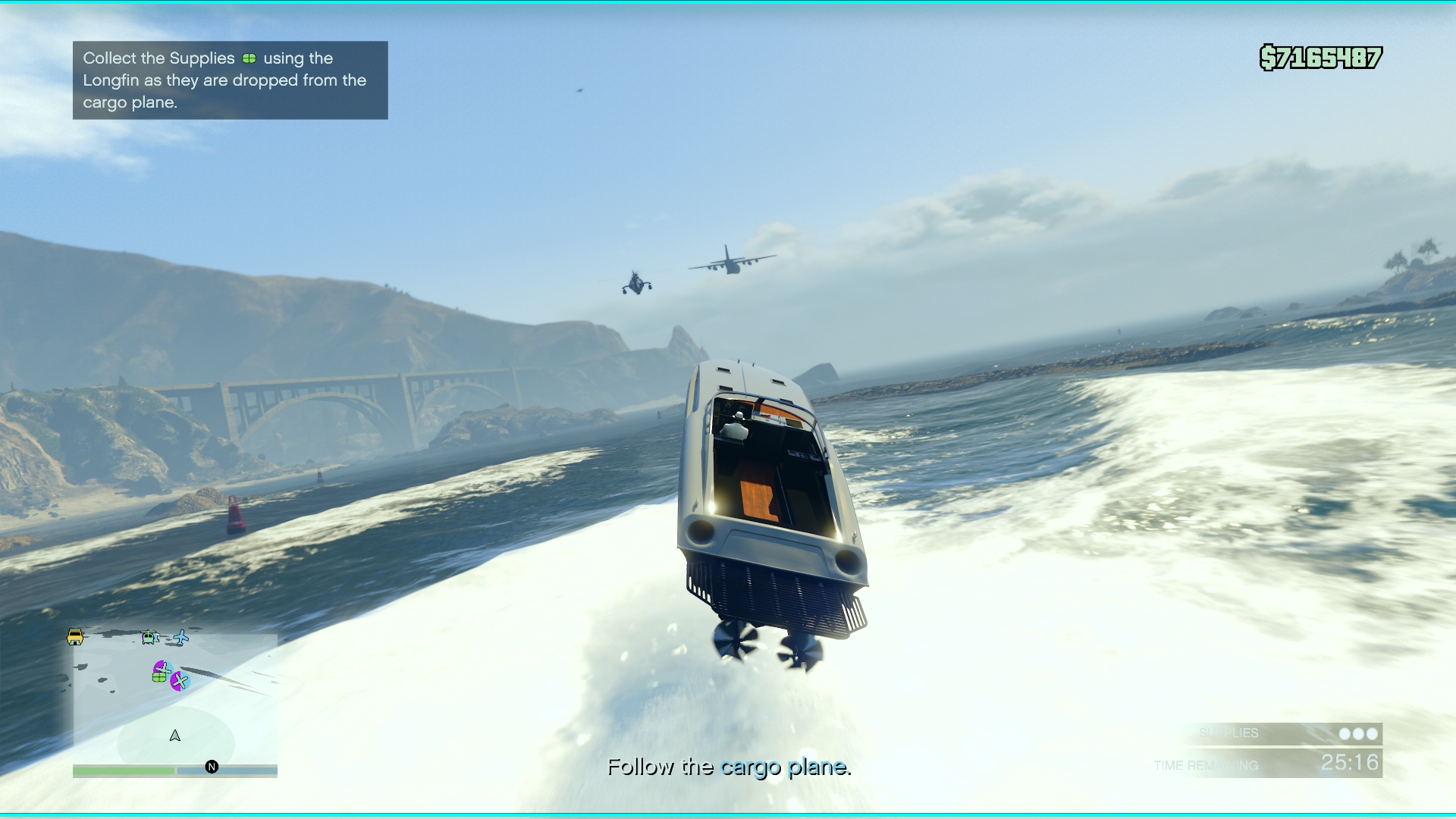Click the second magenta plane blip

180,681
